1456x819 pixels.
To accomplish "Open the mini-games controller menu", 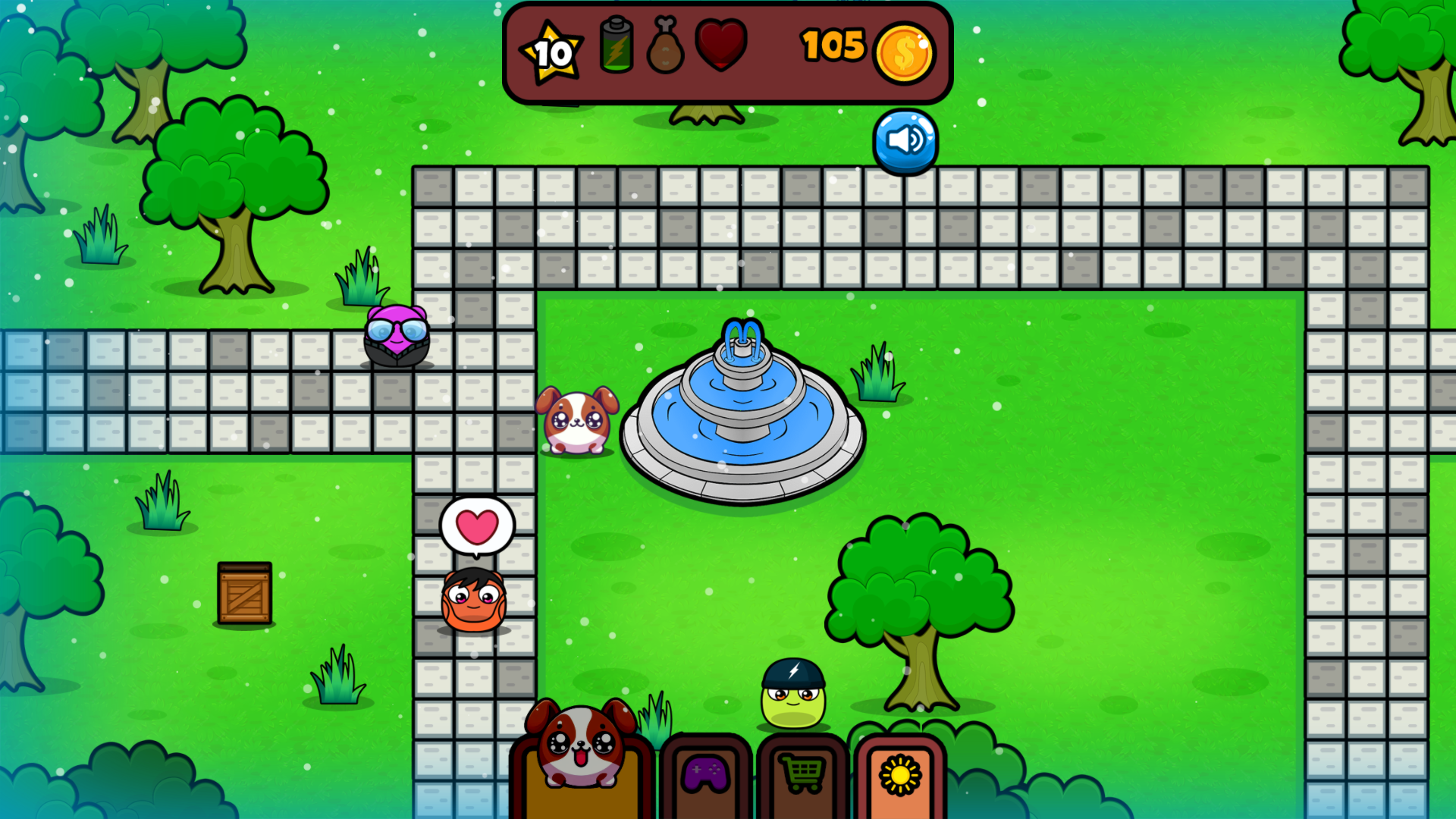I will 704,775.
